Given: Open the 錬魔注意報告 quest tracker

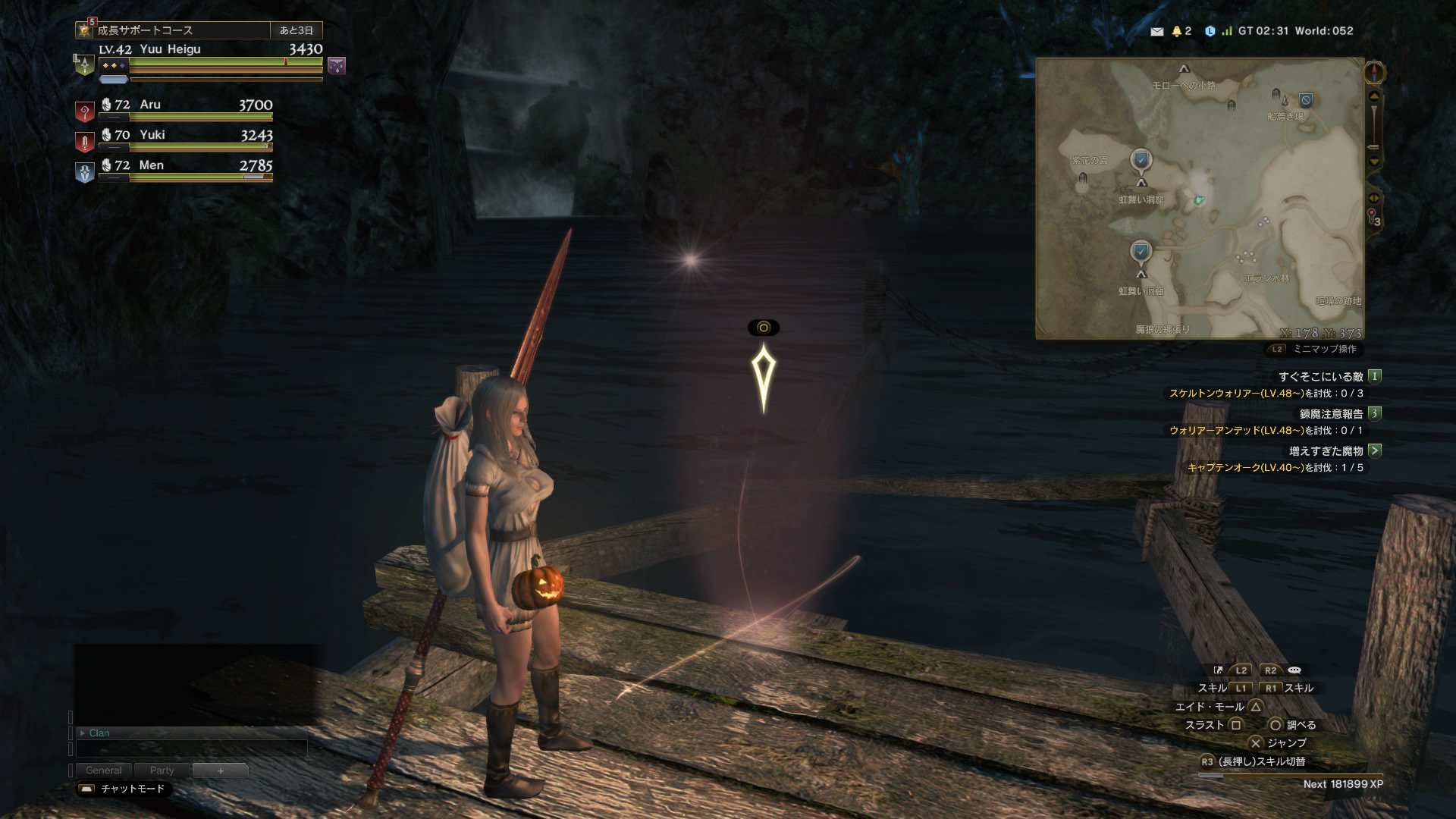Looking at the screenshot, I should point(1331,413).
